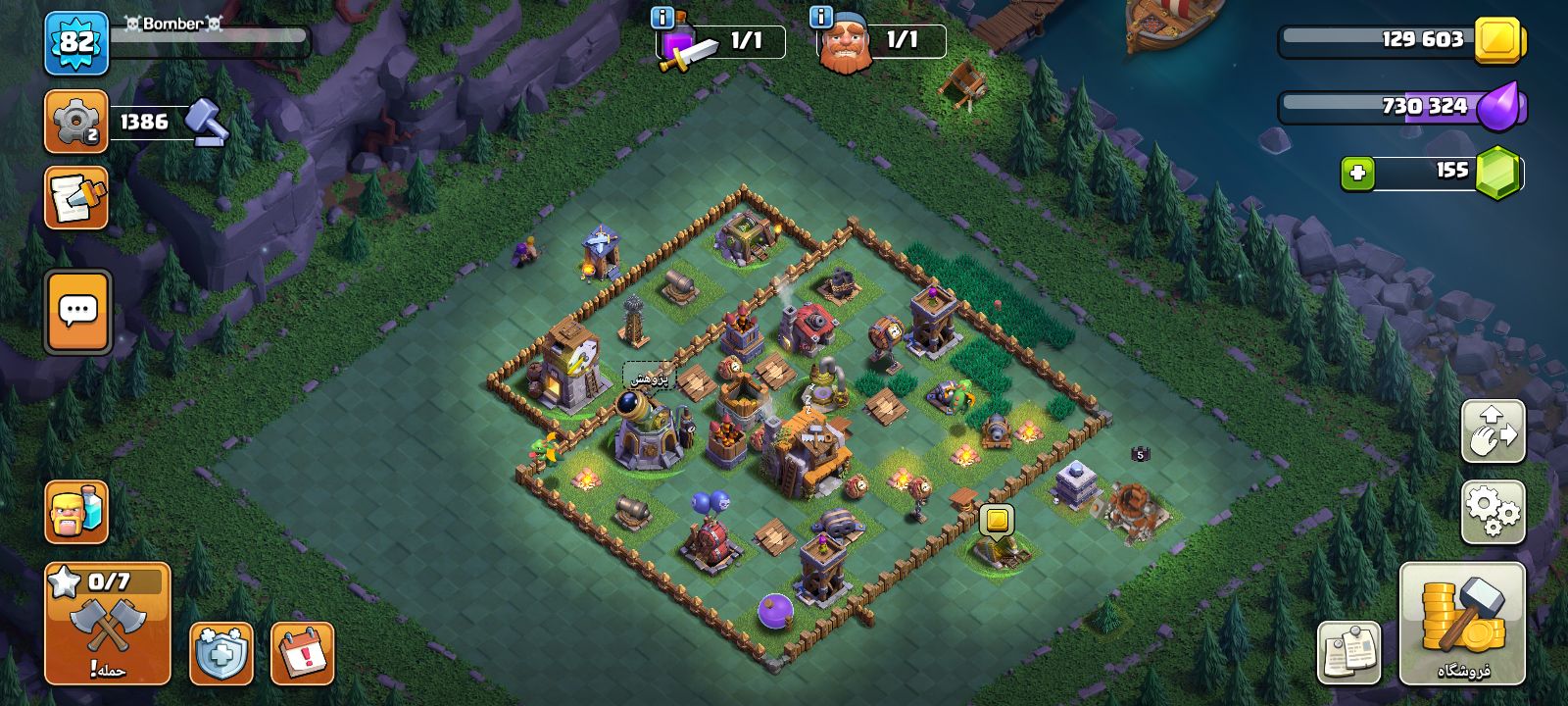Image resolution: width=1568 pixels, height=706 pixels.
Task: Open the notes and hammer log button
Action: 75,198
